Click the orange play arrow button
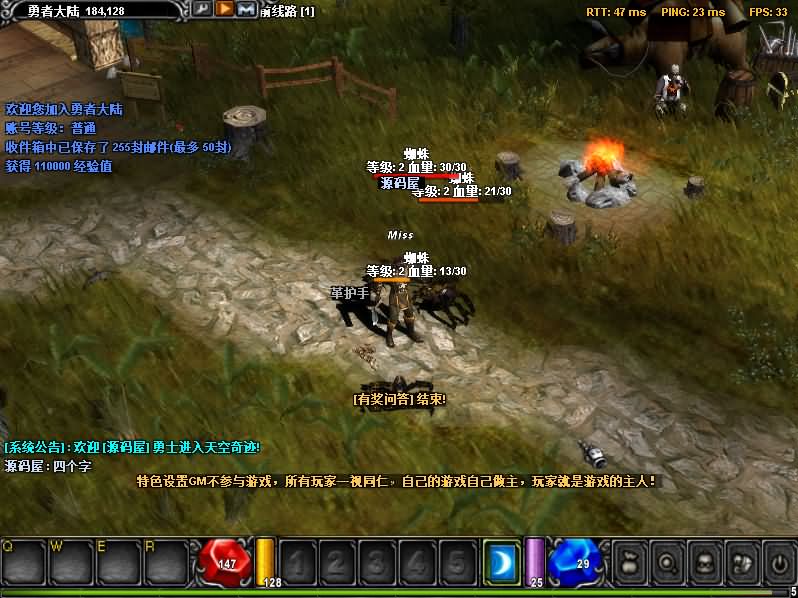 [x=224, y=9]
